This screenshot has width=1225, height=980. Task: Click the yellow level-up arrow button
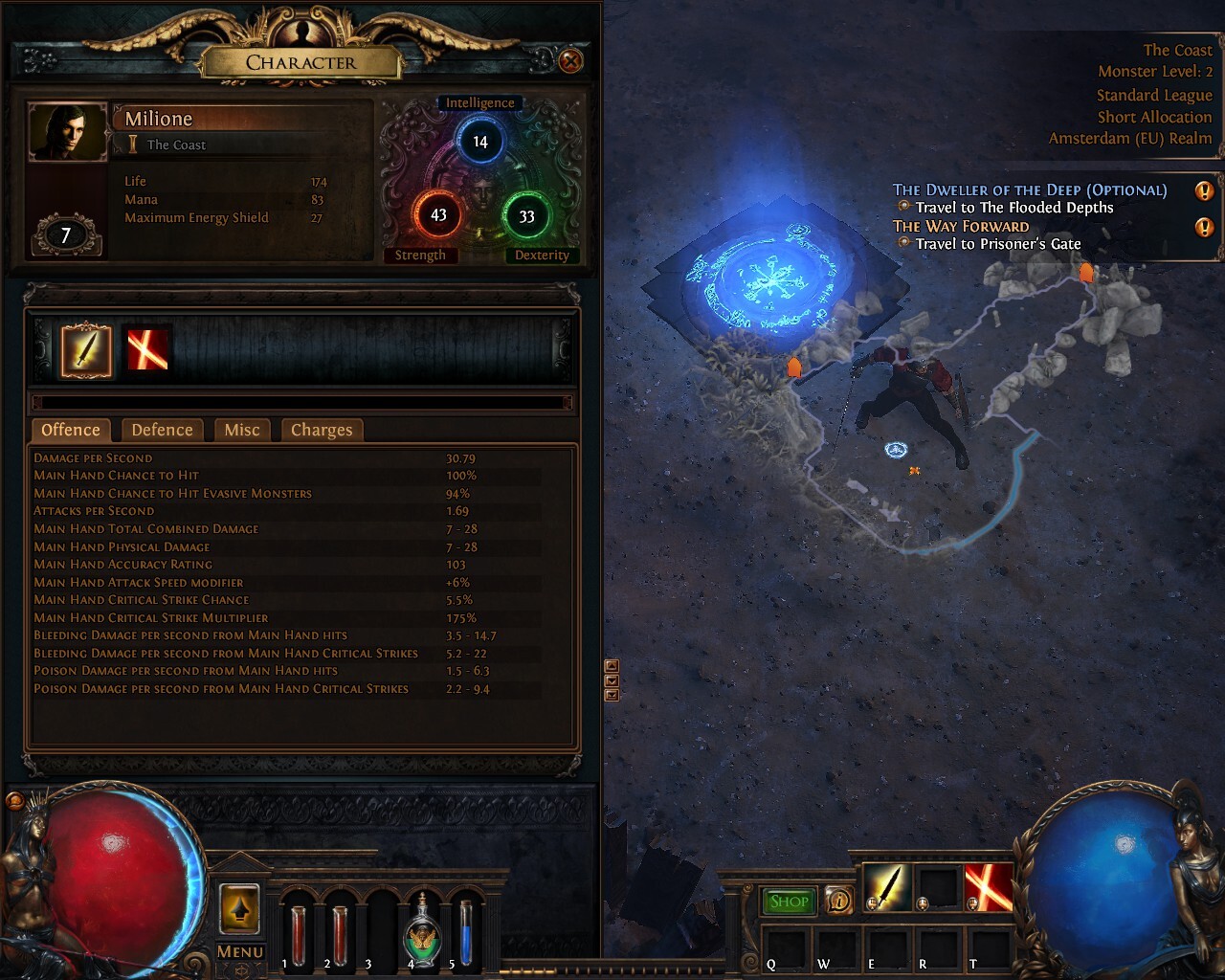click(239, 907)
